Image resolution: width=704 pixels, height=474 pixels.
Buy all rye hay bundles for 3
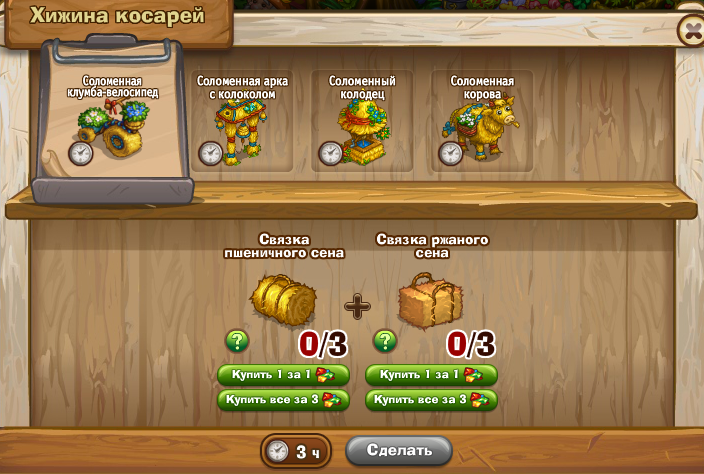click(x=431, y=400)
